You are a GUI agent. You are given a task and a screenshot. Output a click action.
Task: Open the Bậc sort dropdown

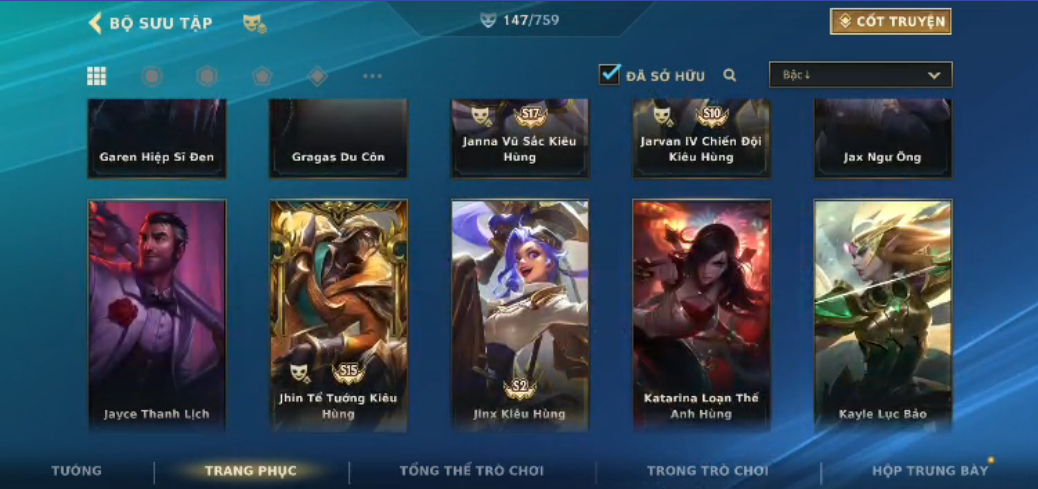pos(860,75)
